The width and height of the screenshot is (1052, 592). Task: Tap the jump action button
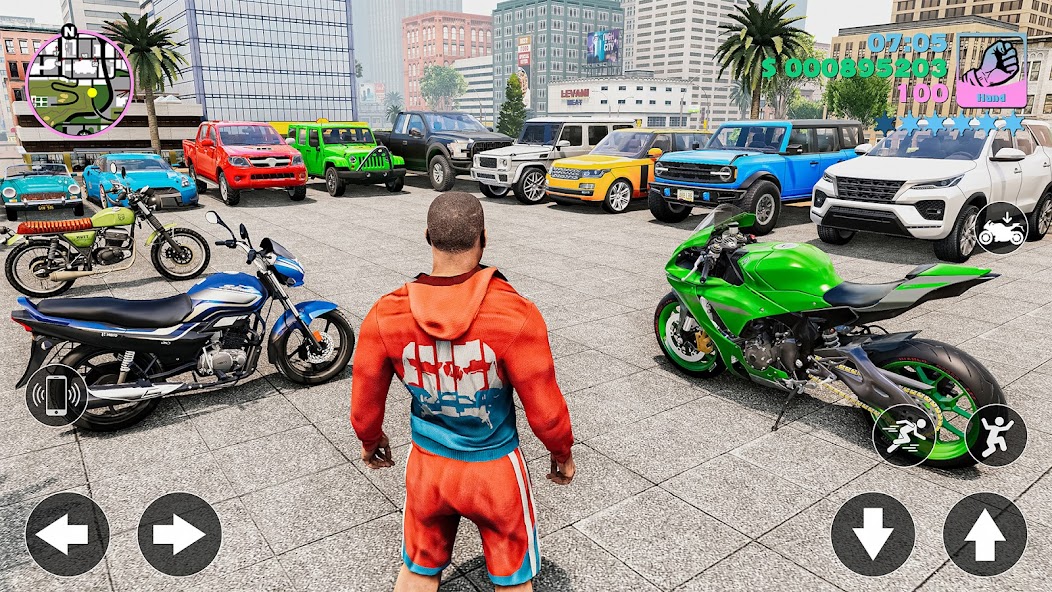(996, 435)
